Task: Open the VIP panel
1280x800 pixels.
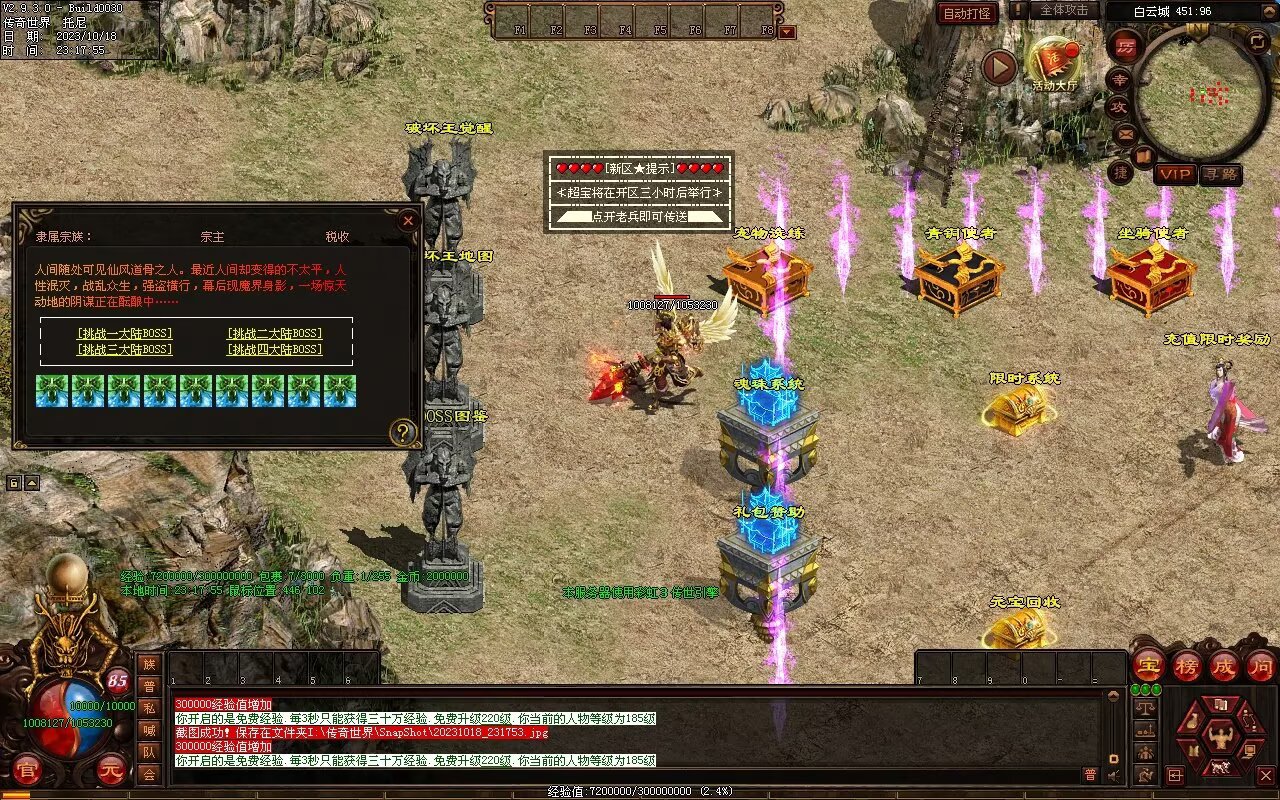Action: [x=1175, y=174]
